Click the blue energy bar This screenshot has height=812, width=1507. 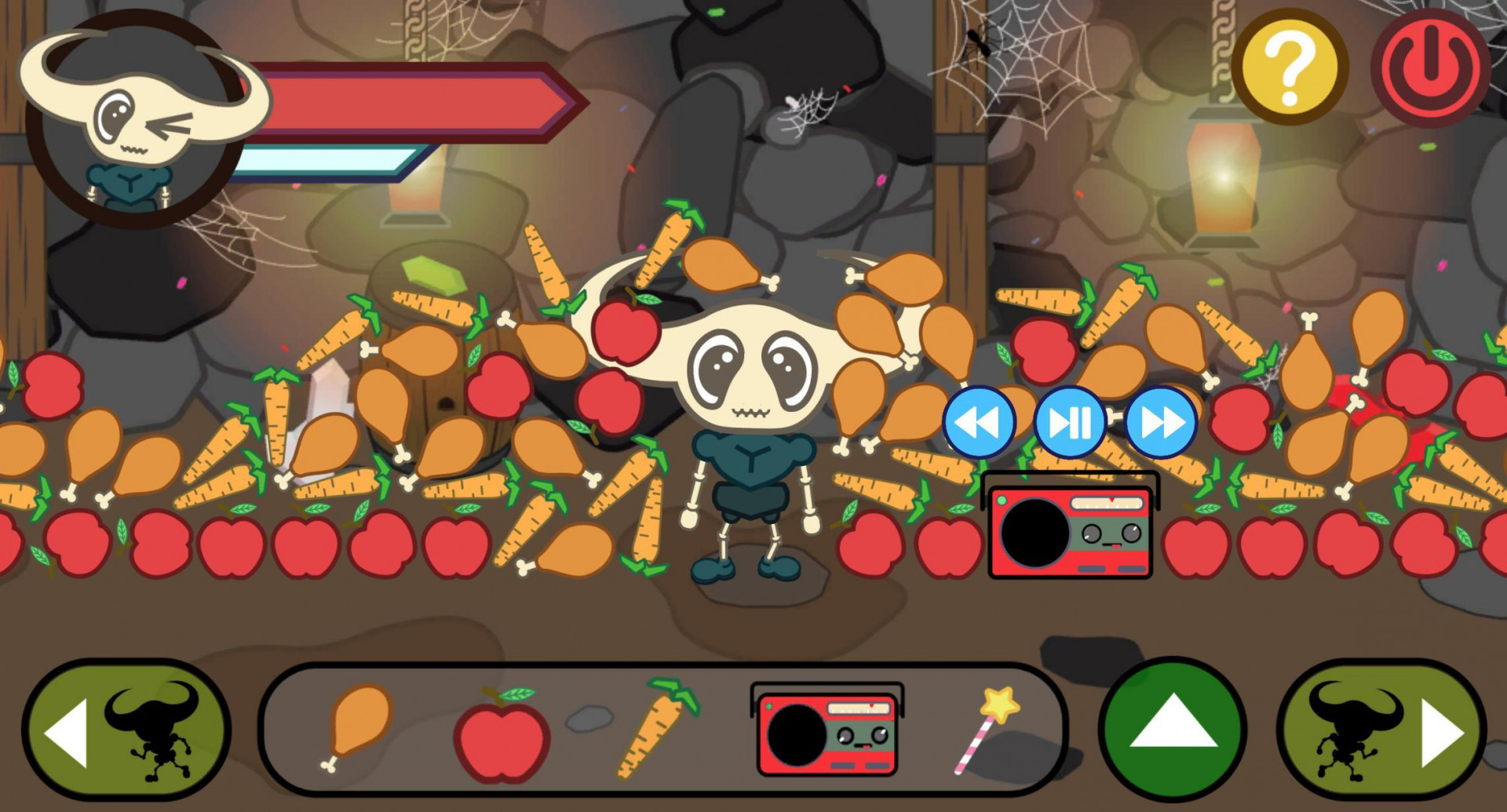(326, 161)
